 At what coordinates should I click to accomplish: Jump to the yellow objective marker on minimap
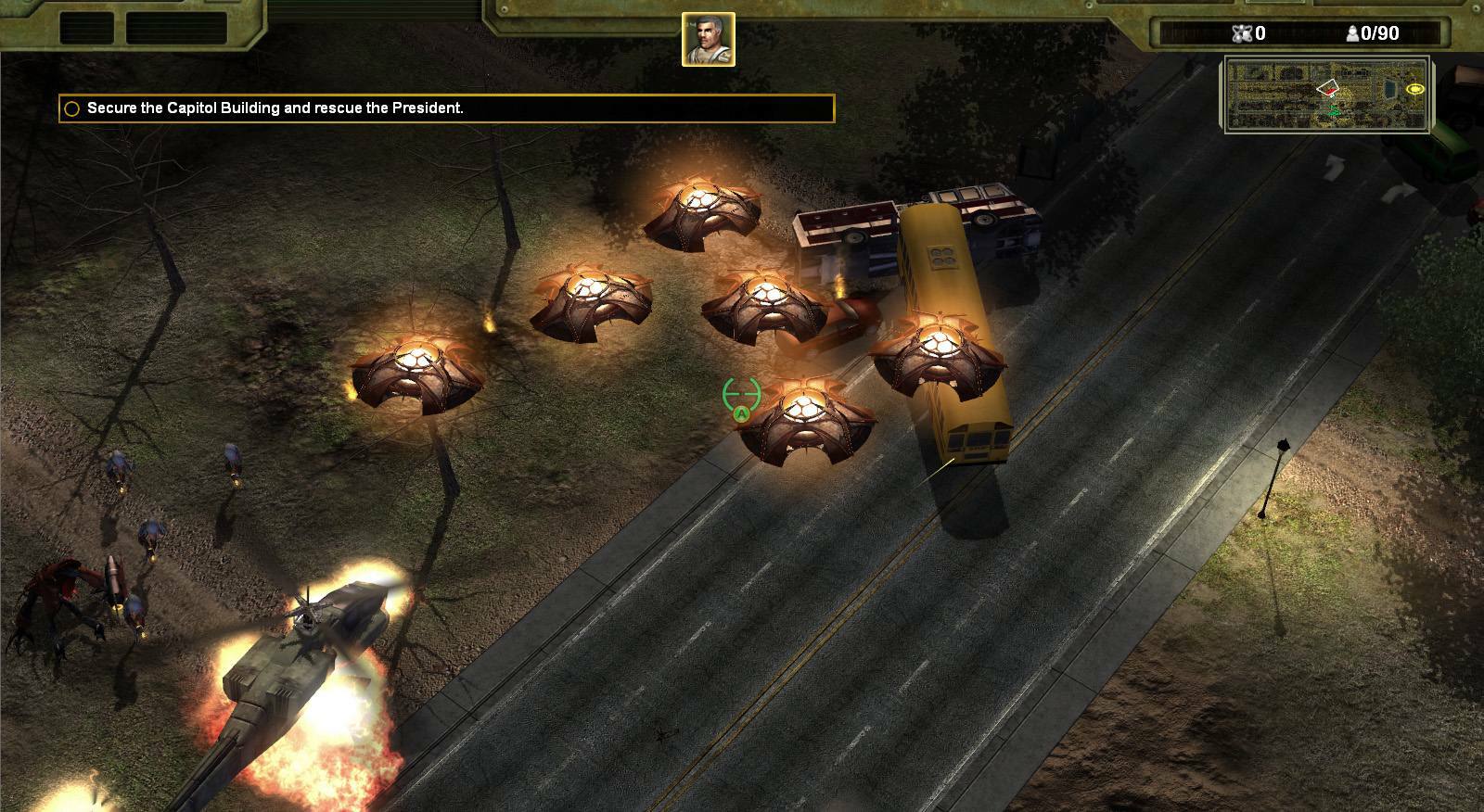(x=1415, y=89)
